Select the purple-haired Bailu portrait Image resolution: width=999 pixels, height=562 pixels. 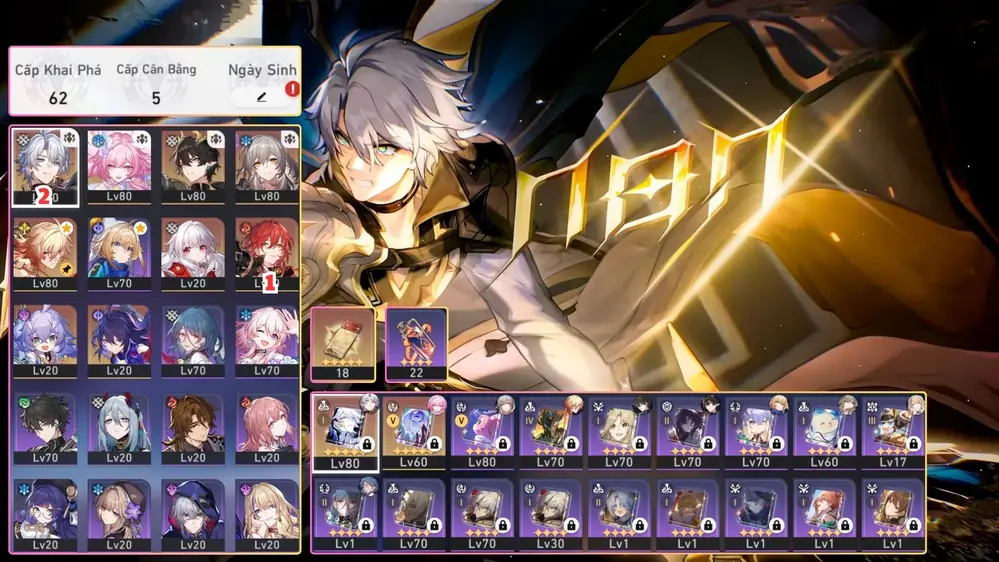(43, 340)
